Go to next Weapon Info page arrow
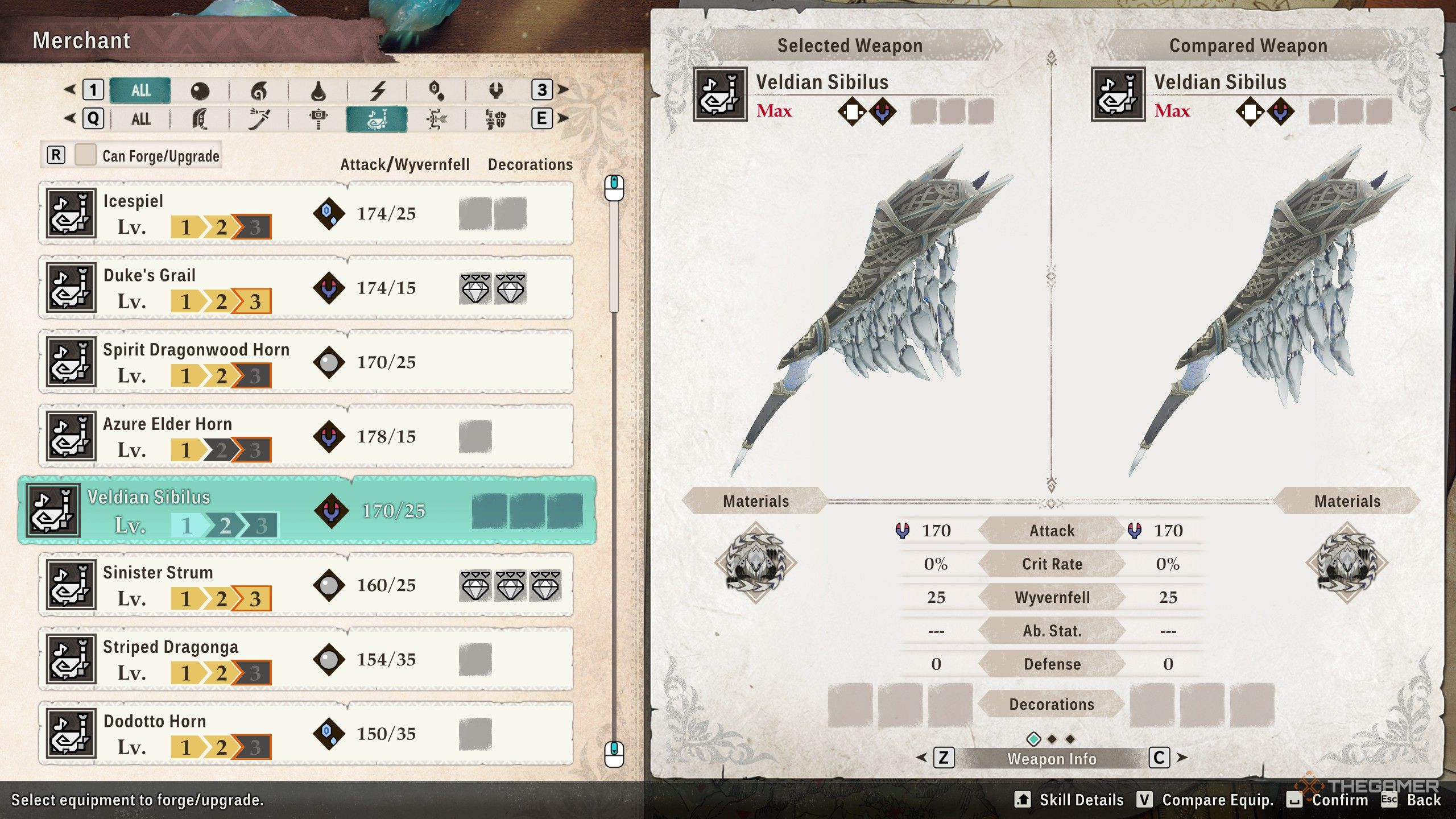Viewport: 1456px width, 819px height. click(1181, 758)
